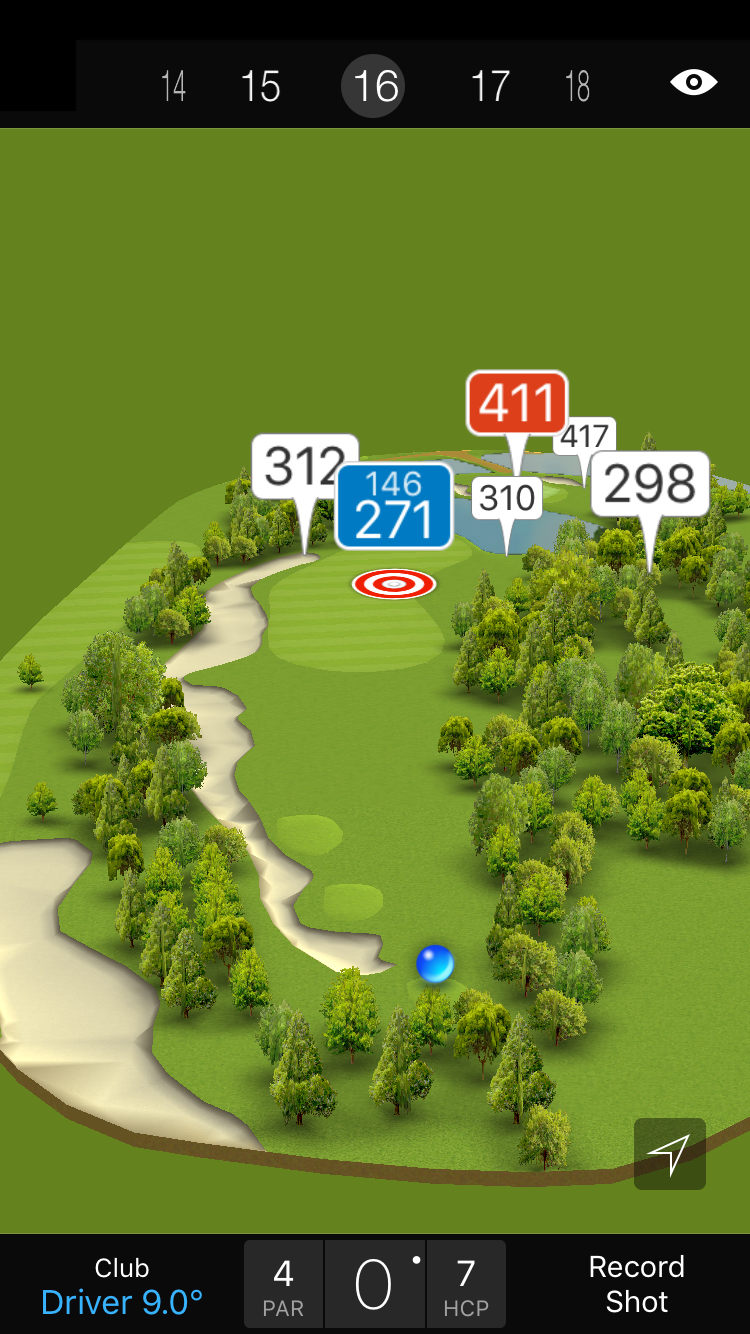Select the blue 271 target marker
This screenshot has width=750, height=1334.
click(394, 507)
